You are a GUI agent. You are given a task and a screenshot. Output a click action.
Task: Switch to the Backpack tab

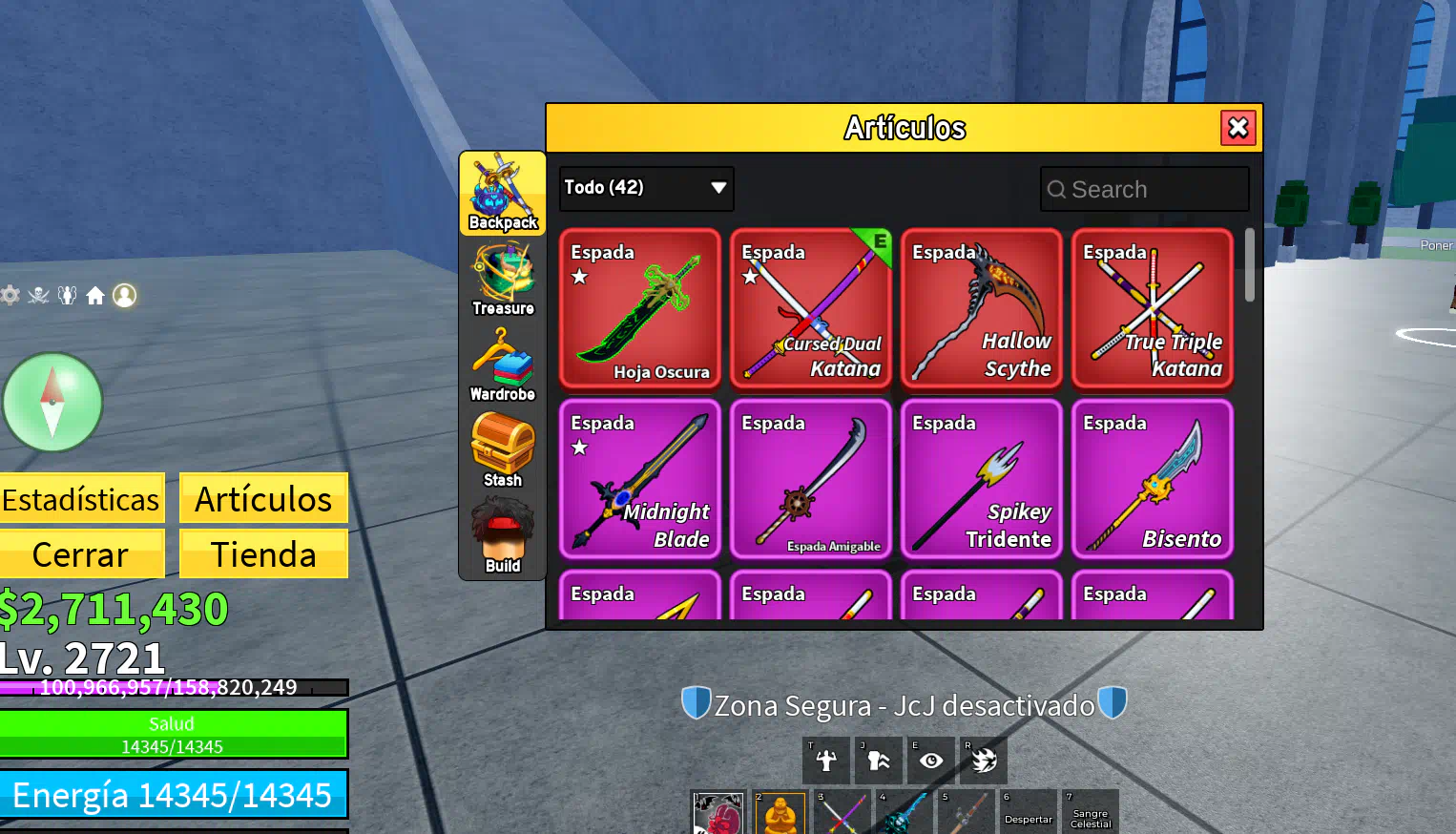click(503, 194)
